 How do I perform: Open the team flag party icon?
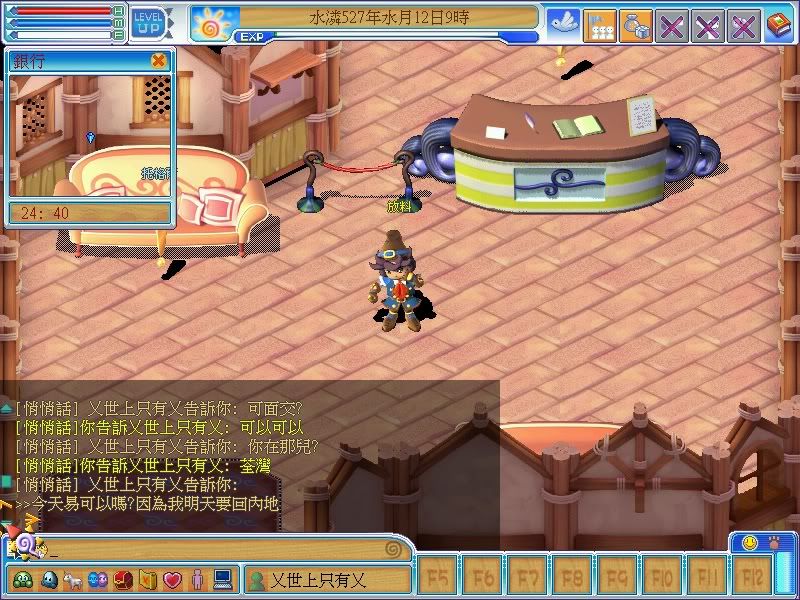(599, 25)
